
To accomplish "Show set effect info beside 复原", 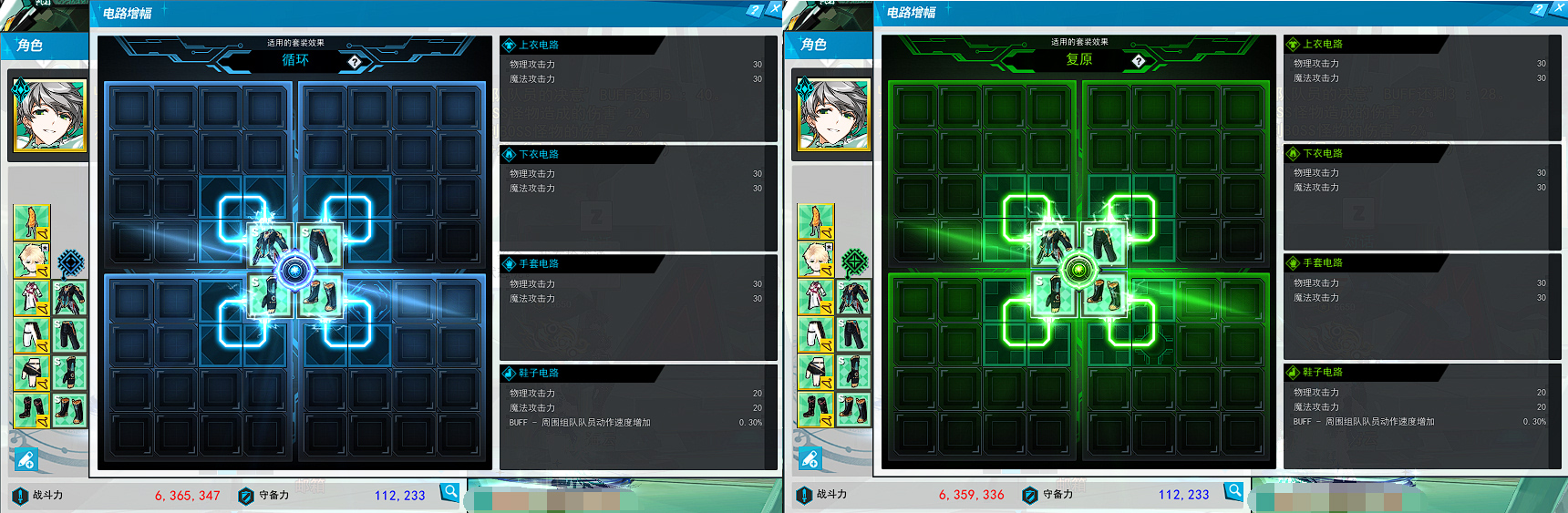I will (1139, 61).
